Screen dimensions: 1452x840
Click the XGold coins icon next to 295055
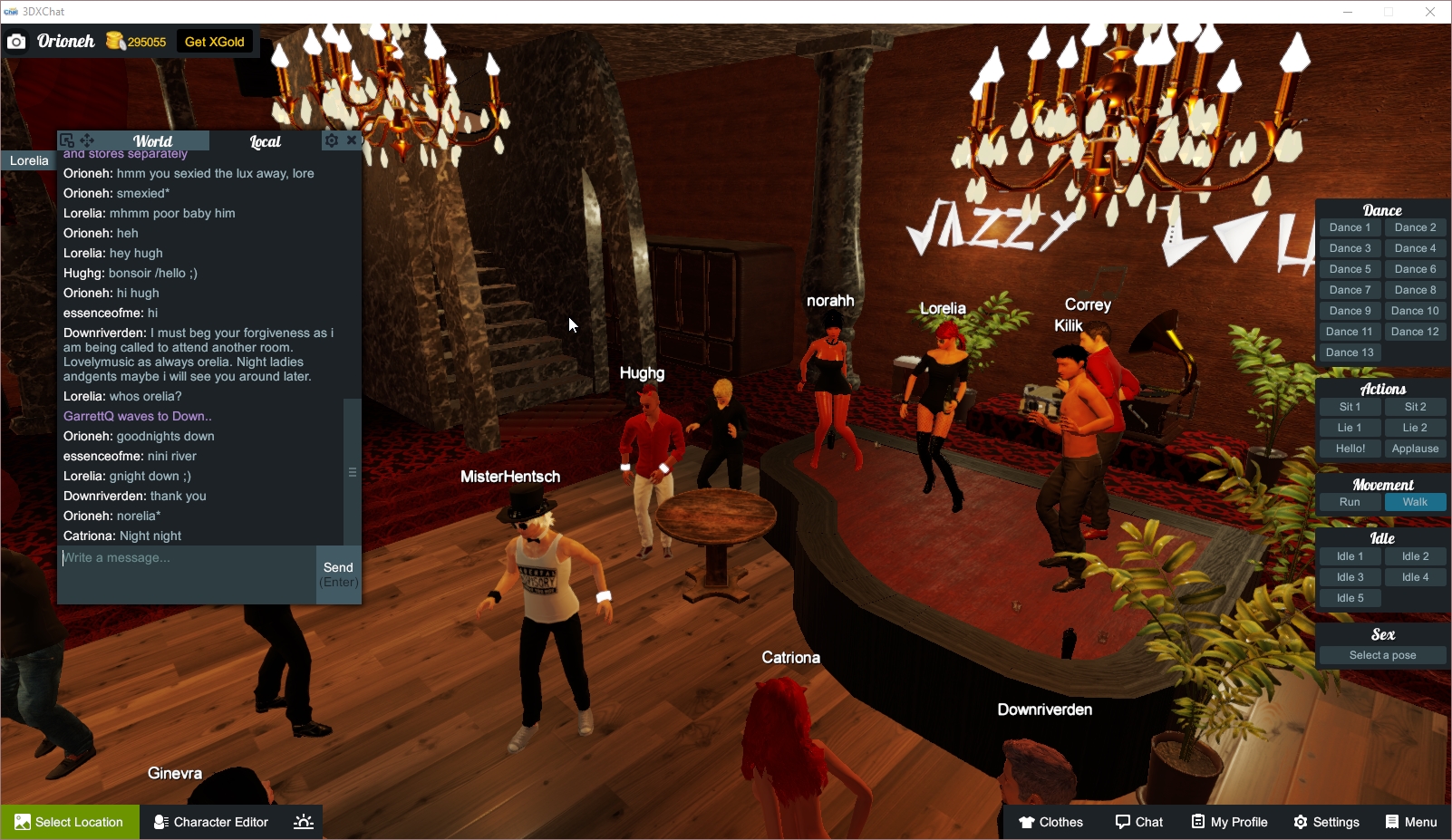pos(115,41)
